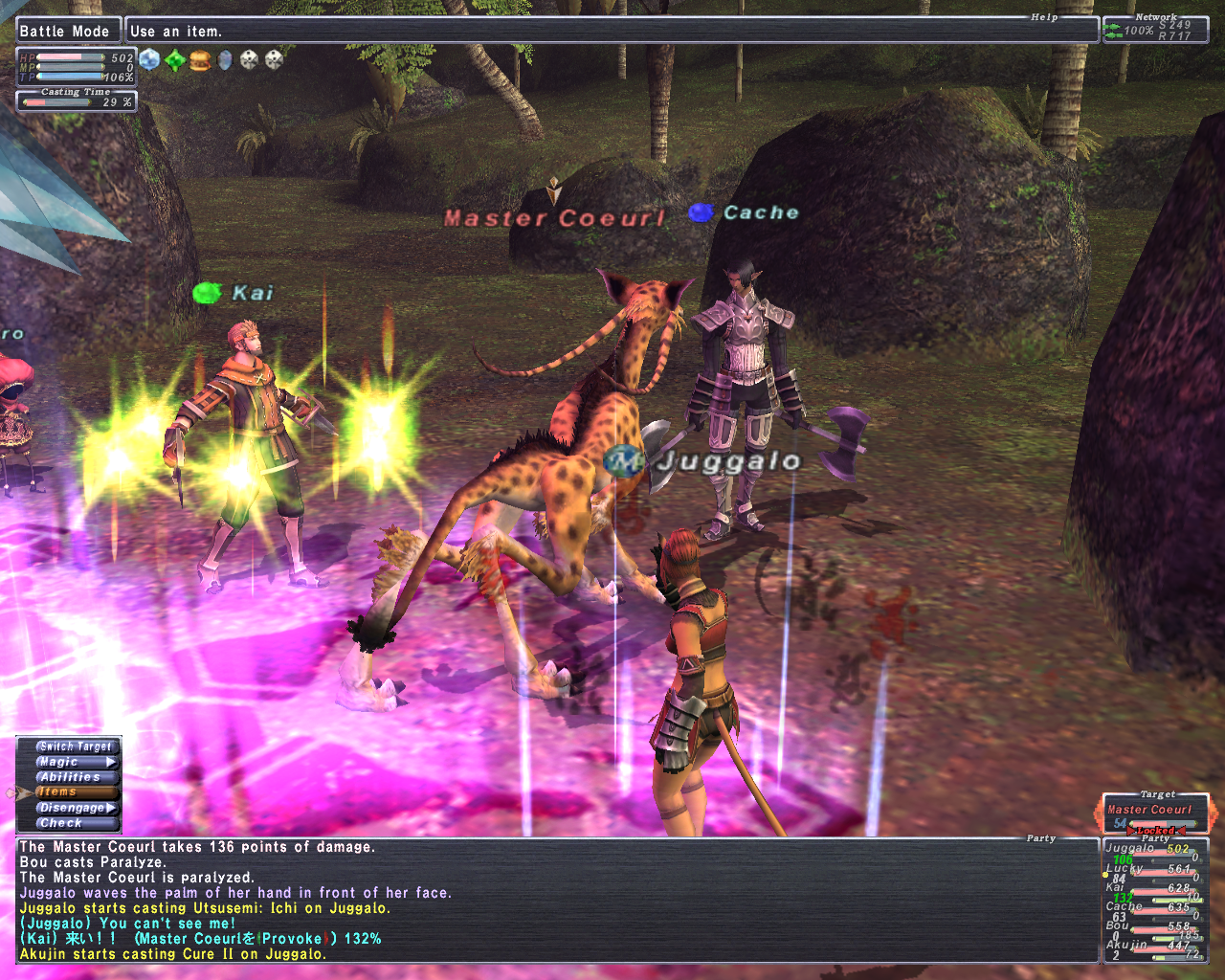Screen dimensions: 1225x980
Task: Click the Network status indicator
Action: pos(1155,30)
